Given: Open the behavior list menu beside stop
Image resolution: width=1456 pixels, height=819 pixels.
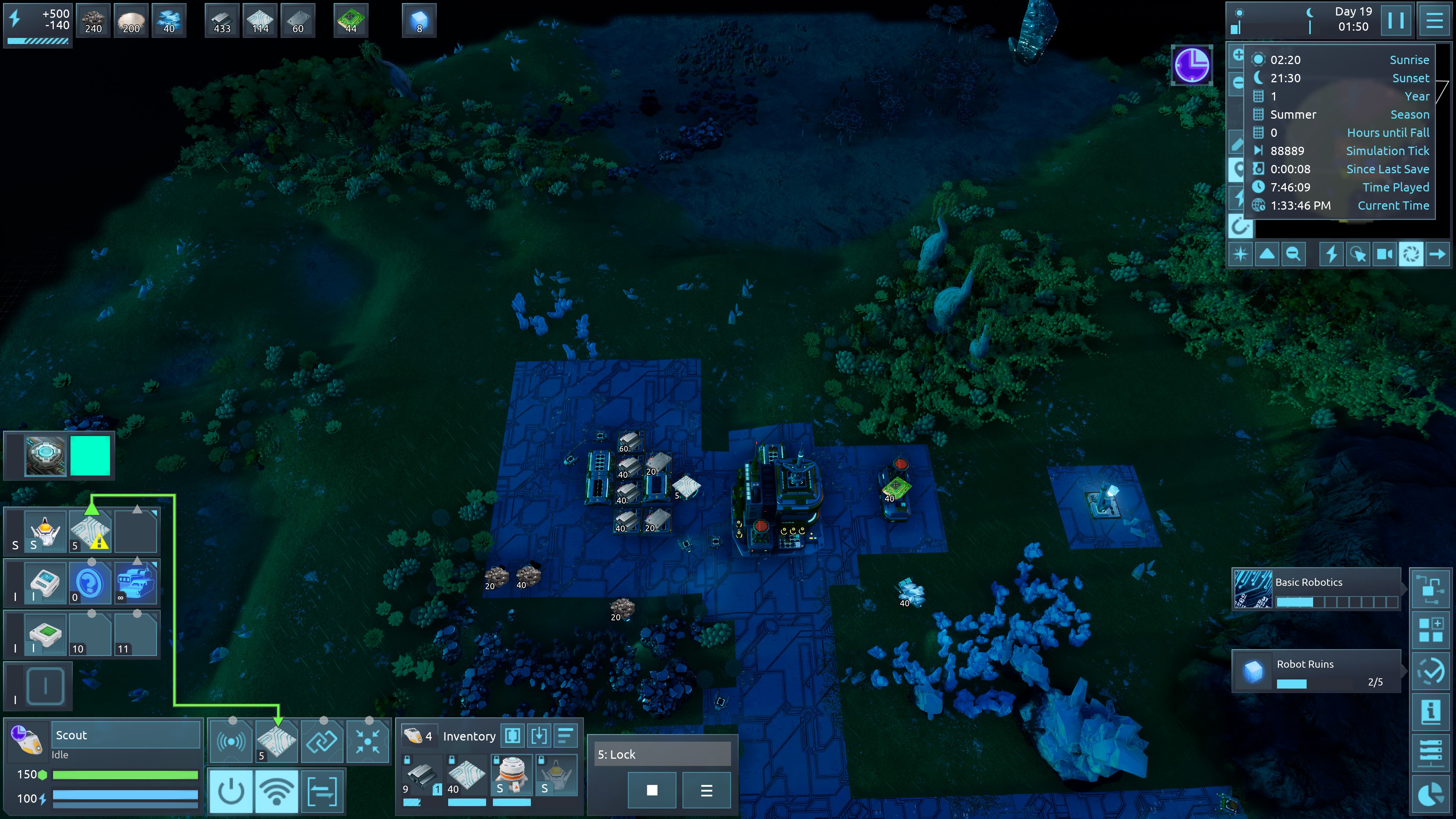Looking at the screenshot, I should pyautogui.click(x=706, y=789).
